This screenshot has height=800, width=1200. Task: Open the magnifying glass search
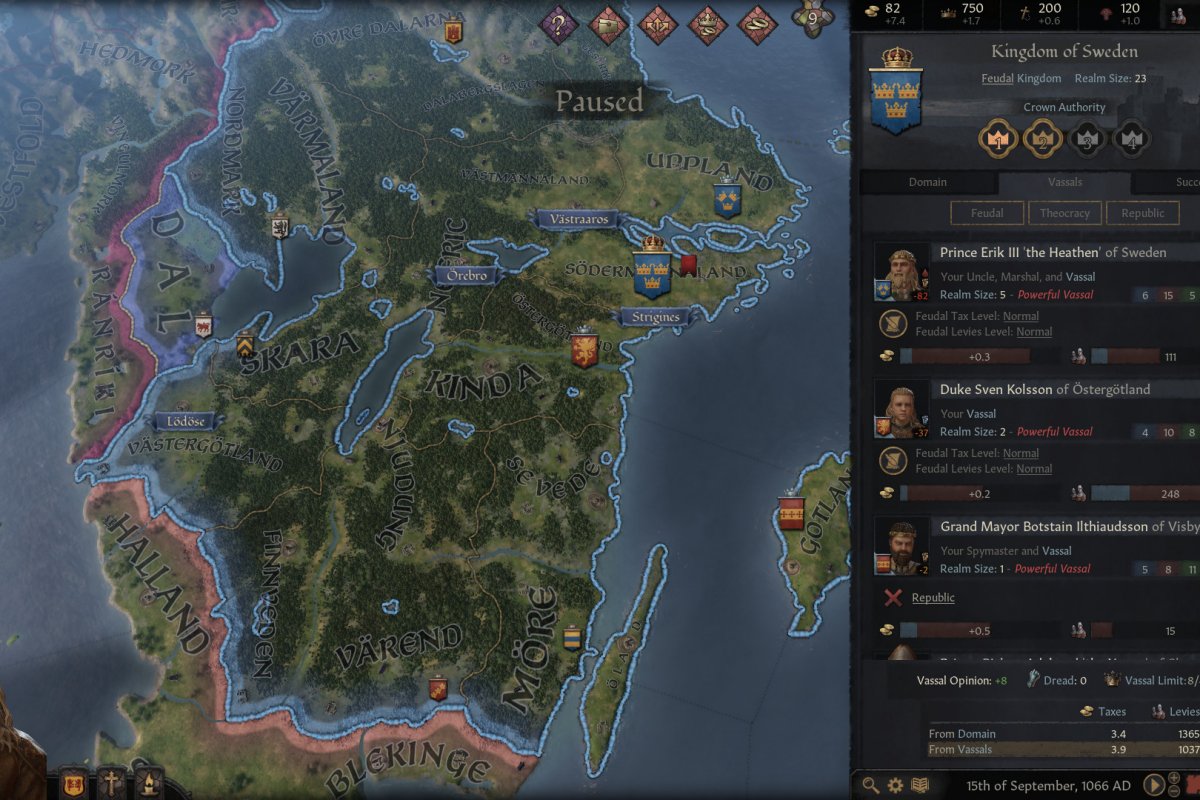tap(871, 785)
